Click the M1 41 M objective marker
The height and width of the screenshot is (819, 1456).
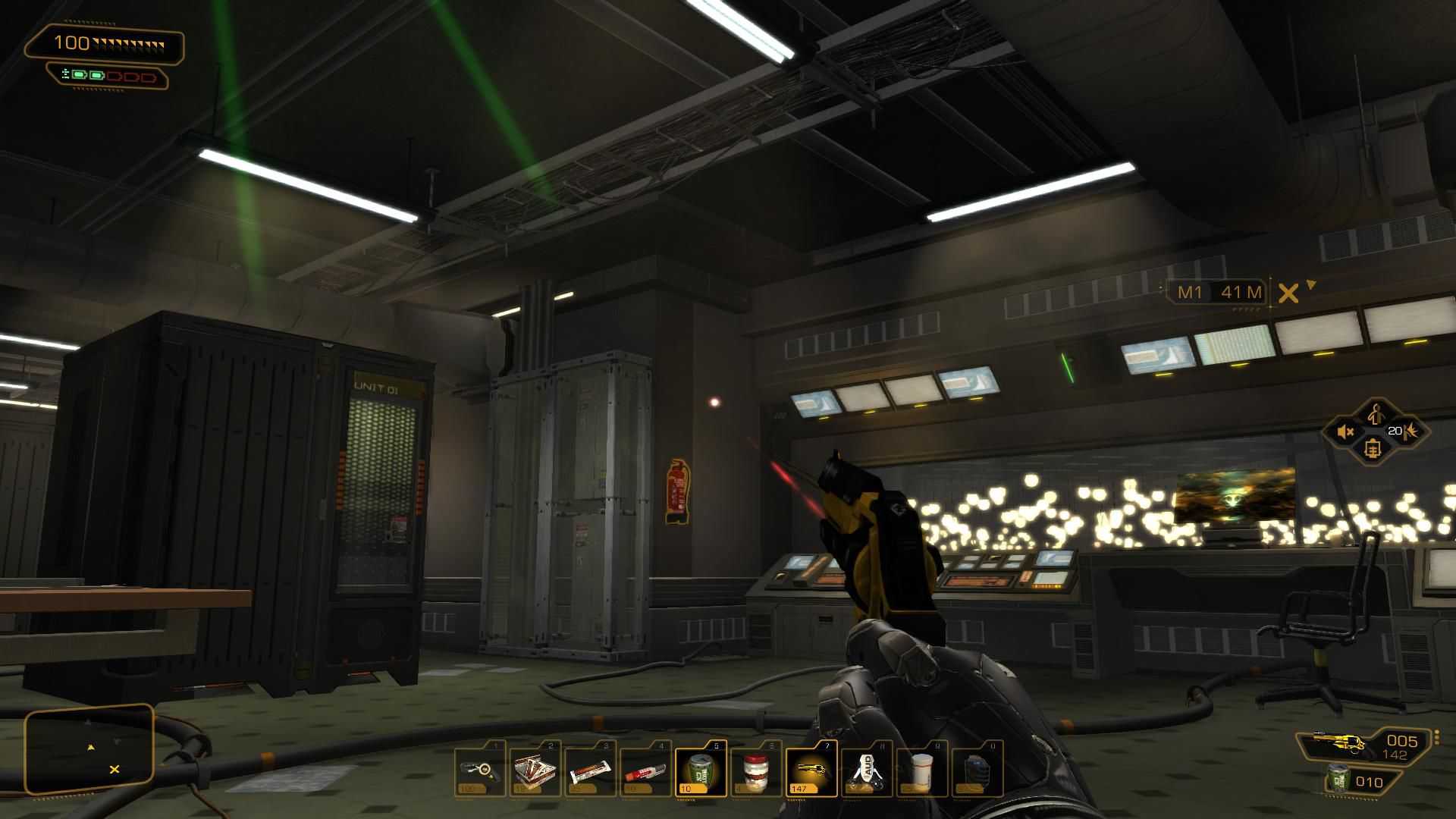tap(1219, 292)
